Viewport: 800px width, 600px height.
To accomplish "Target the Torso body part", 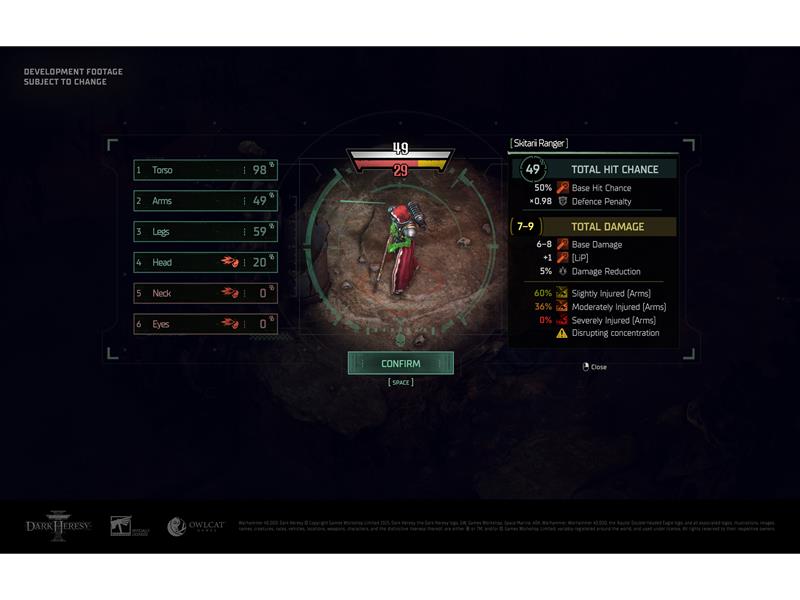I will click(205, 170).
